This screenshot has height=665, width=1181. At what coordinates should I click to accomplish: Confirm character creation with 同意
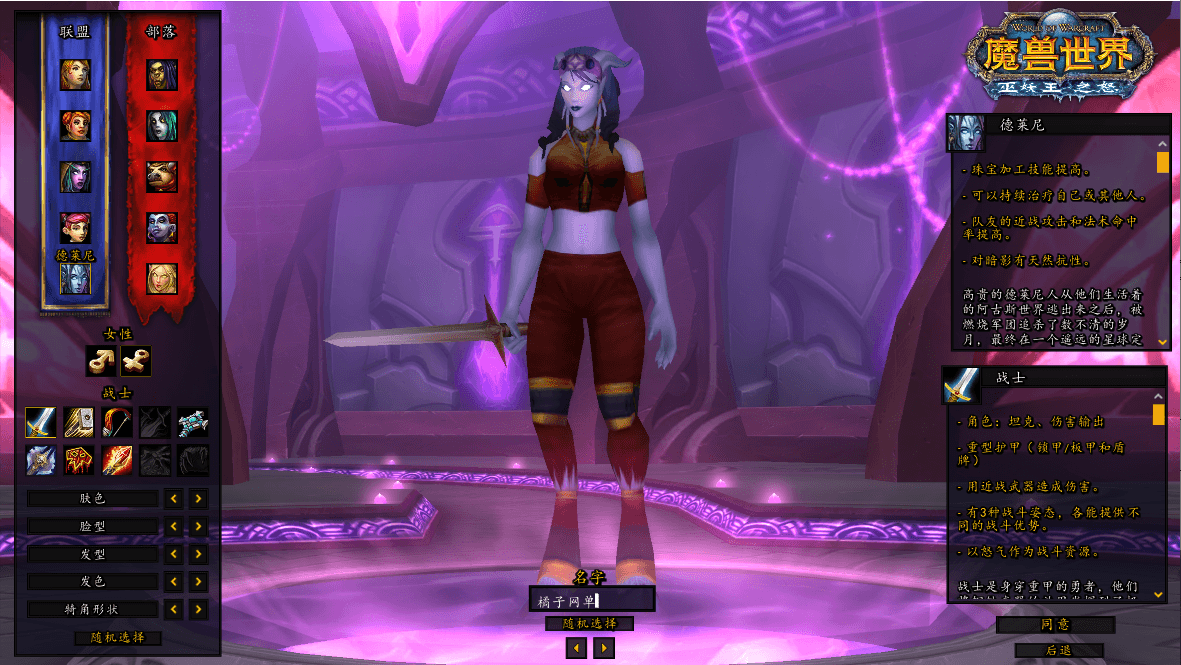tap(1055, 625)
